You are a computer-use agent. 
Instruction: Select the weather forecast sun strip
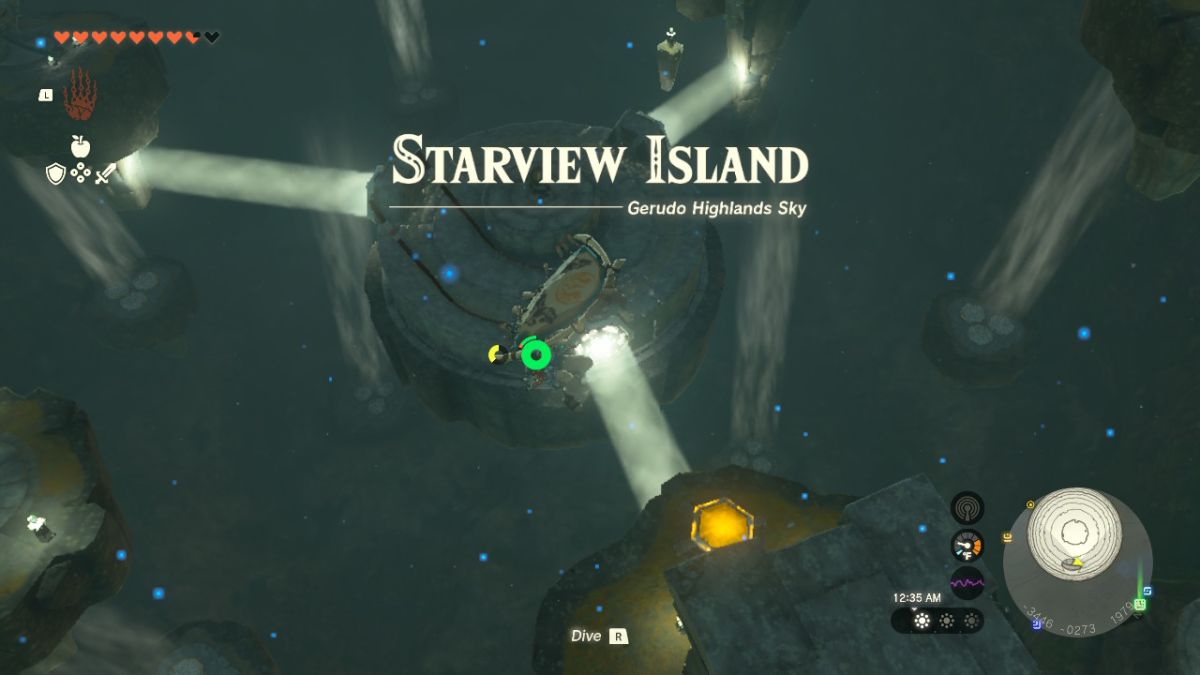937,620
